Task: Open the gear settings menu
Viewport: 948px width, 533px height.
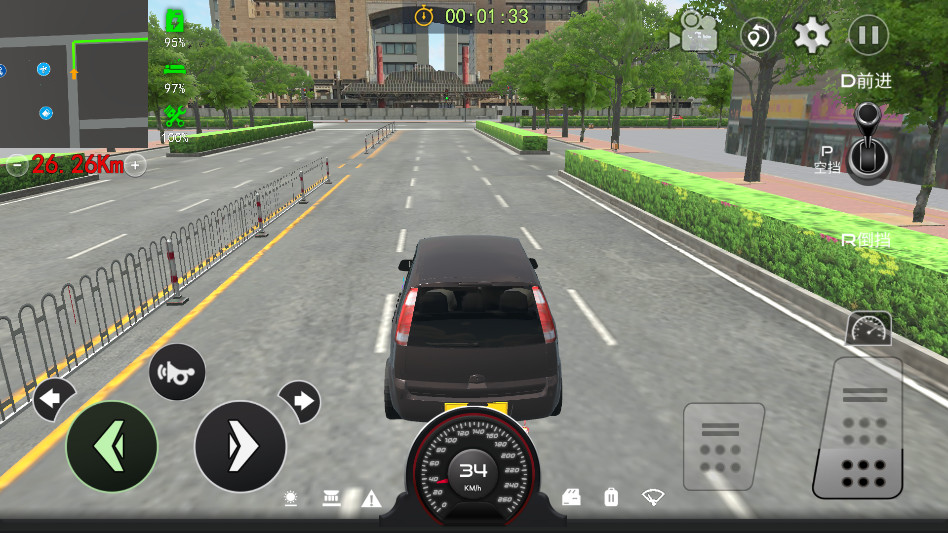Action: (x=812, y=36)
